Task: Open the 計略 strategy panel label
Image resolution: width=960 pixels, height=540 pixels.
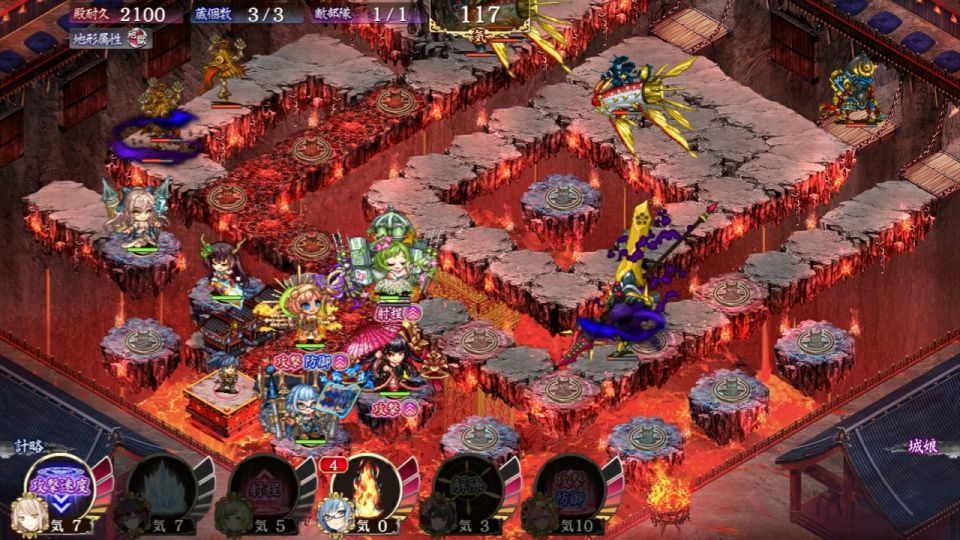Action: pyautogui.click(x=30, y=446)
